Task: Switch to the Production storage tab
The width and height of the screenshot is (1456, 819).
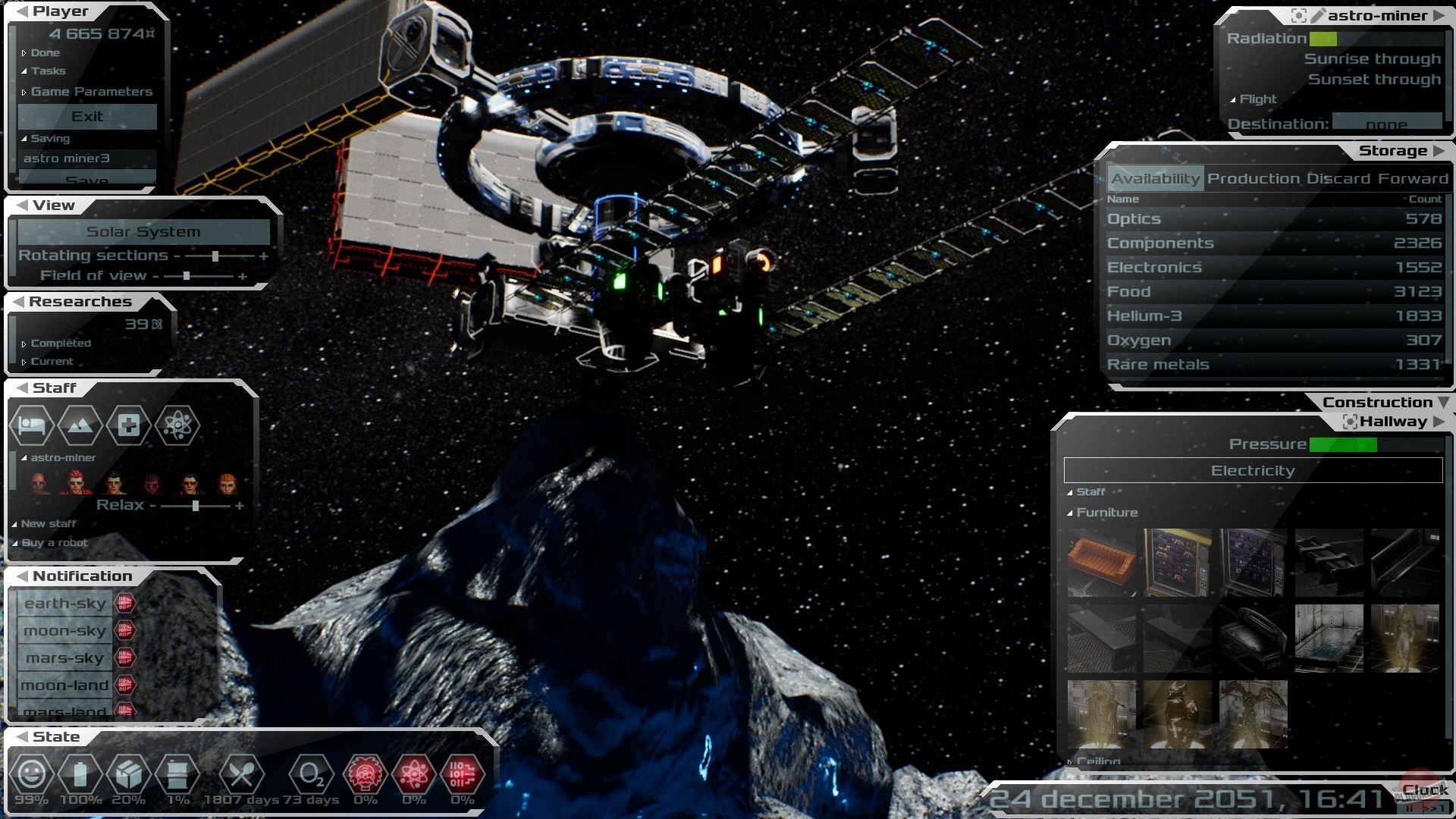Action: 1254,179
